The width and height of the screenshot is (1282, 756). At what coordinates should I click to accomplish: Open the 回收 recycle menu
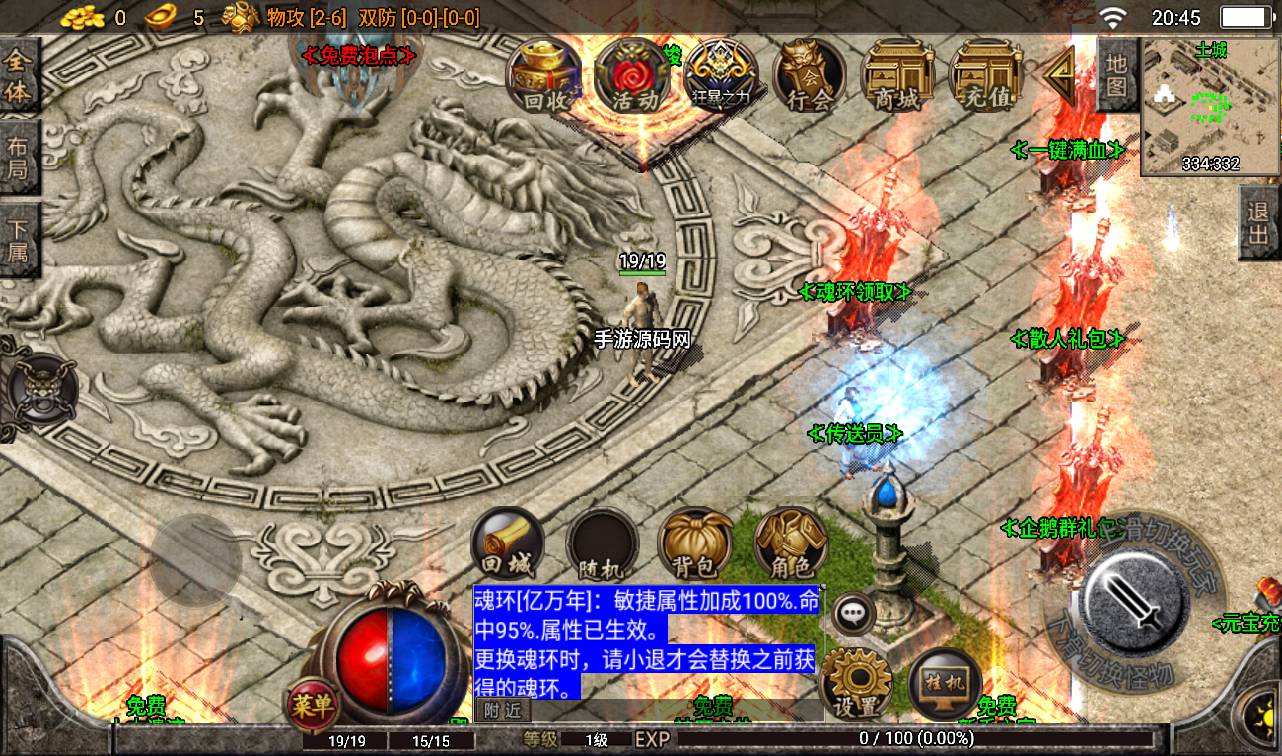(x=546, y=77)
